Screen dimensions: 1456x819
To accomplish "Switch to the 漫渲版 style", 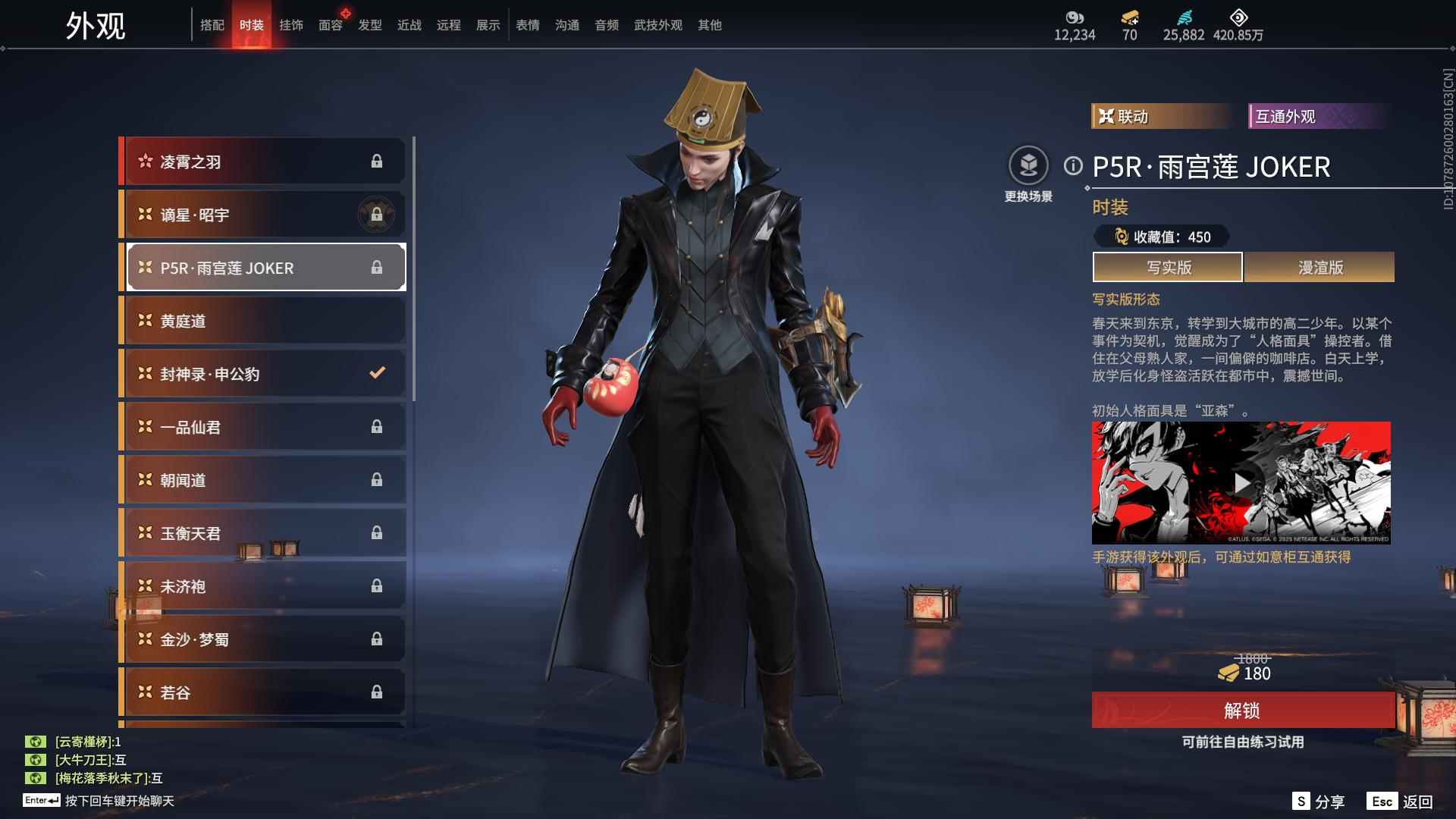I will pyautogui.click(x=1319, y=268).
